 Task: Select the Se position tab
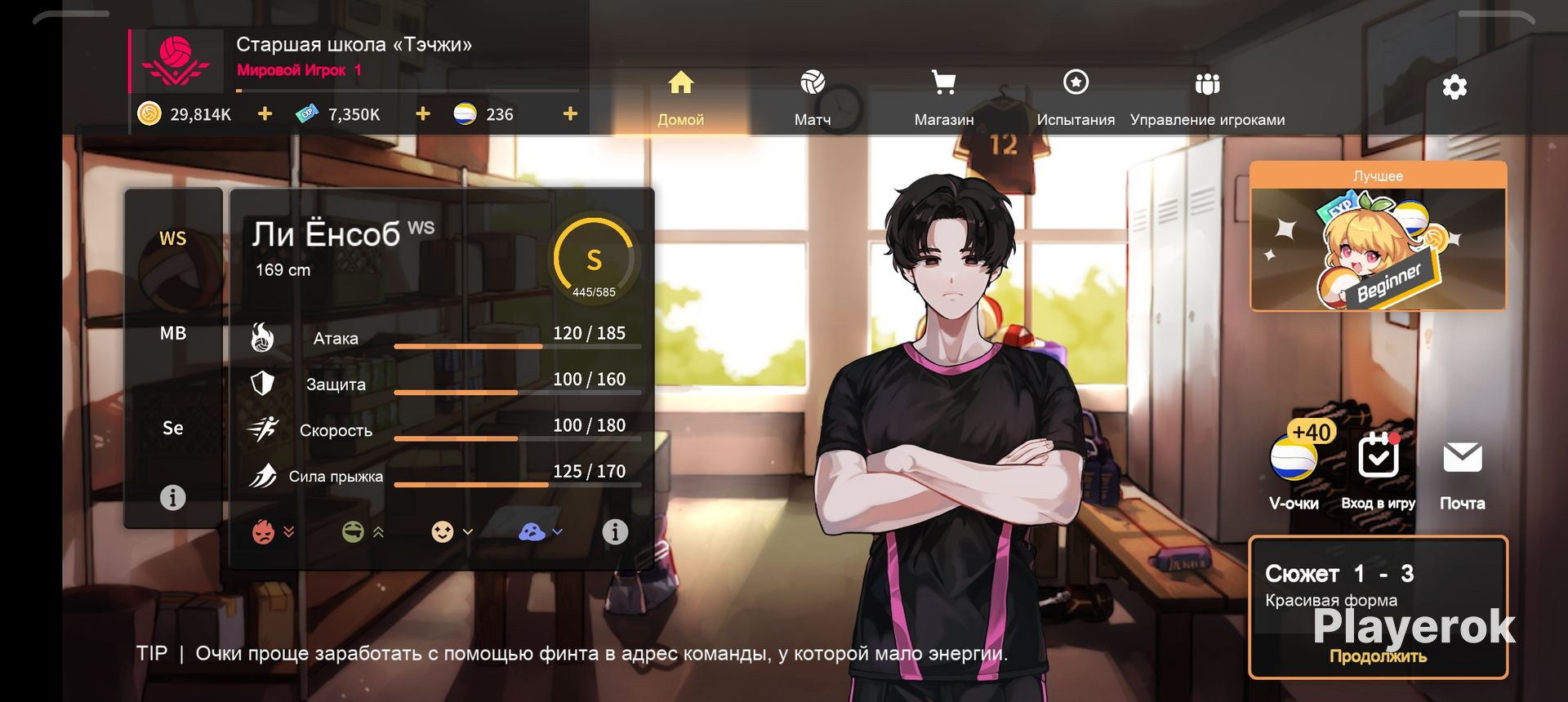(173, 428)
